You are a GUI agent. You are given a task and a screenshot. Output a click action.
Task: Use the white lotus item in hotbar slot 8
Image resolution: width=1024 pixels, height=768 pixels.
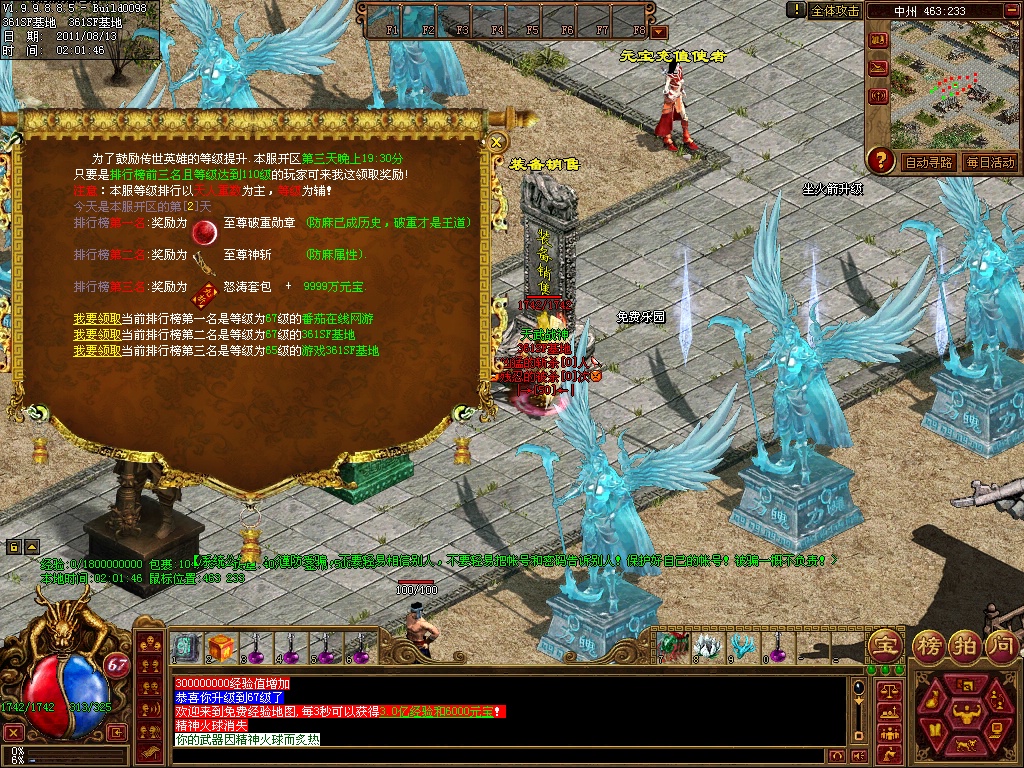[x=707, y=646]
